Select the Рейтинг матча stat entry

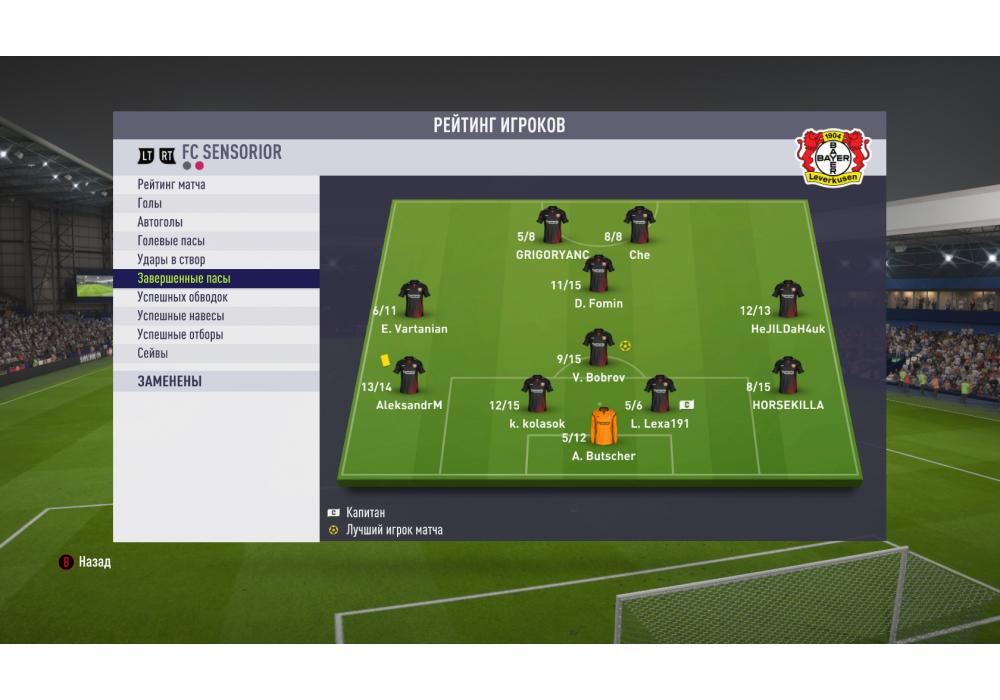pyautogui.click(x=172, y=185)
